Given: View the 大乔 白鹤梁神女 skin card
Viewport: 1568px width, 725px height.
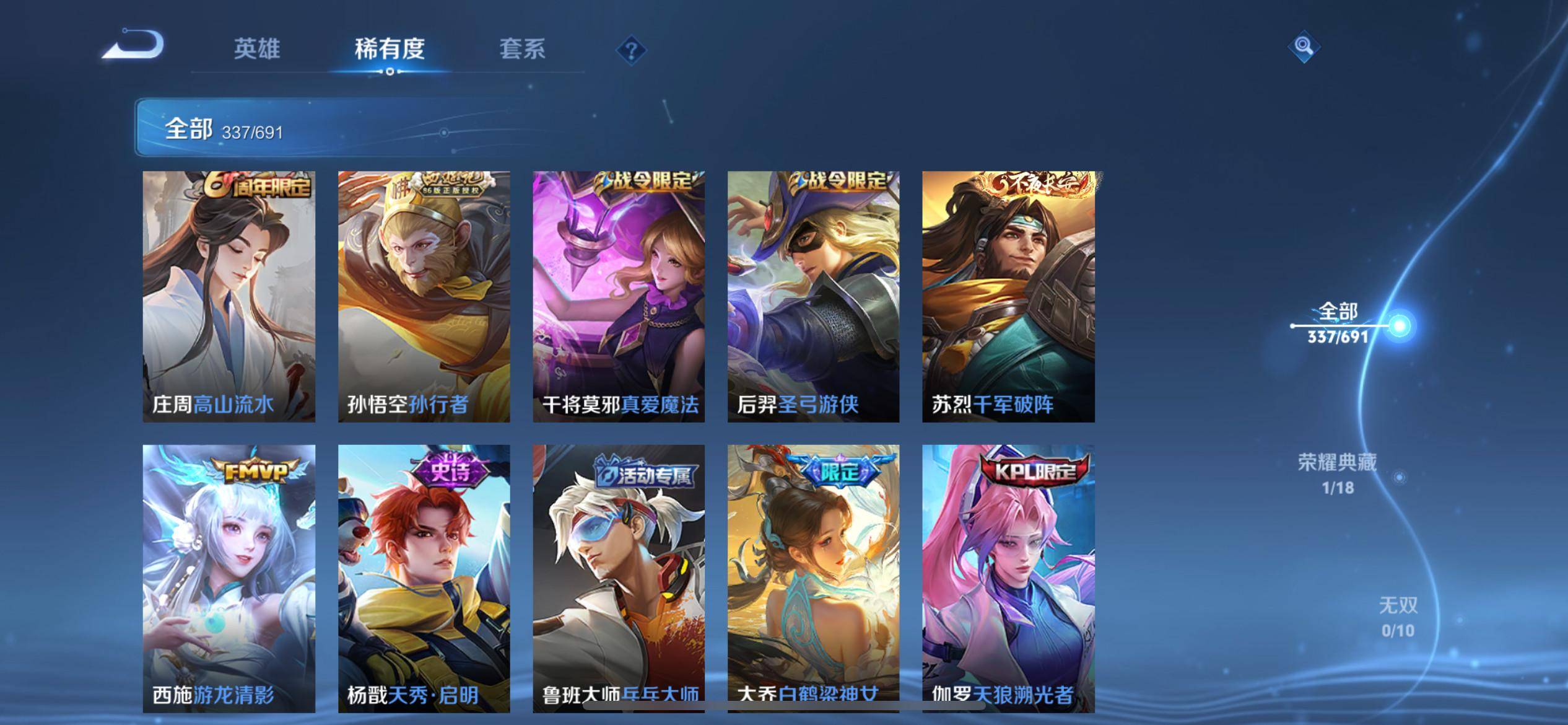Looking at the screenshot, I should pos(813,578).
